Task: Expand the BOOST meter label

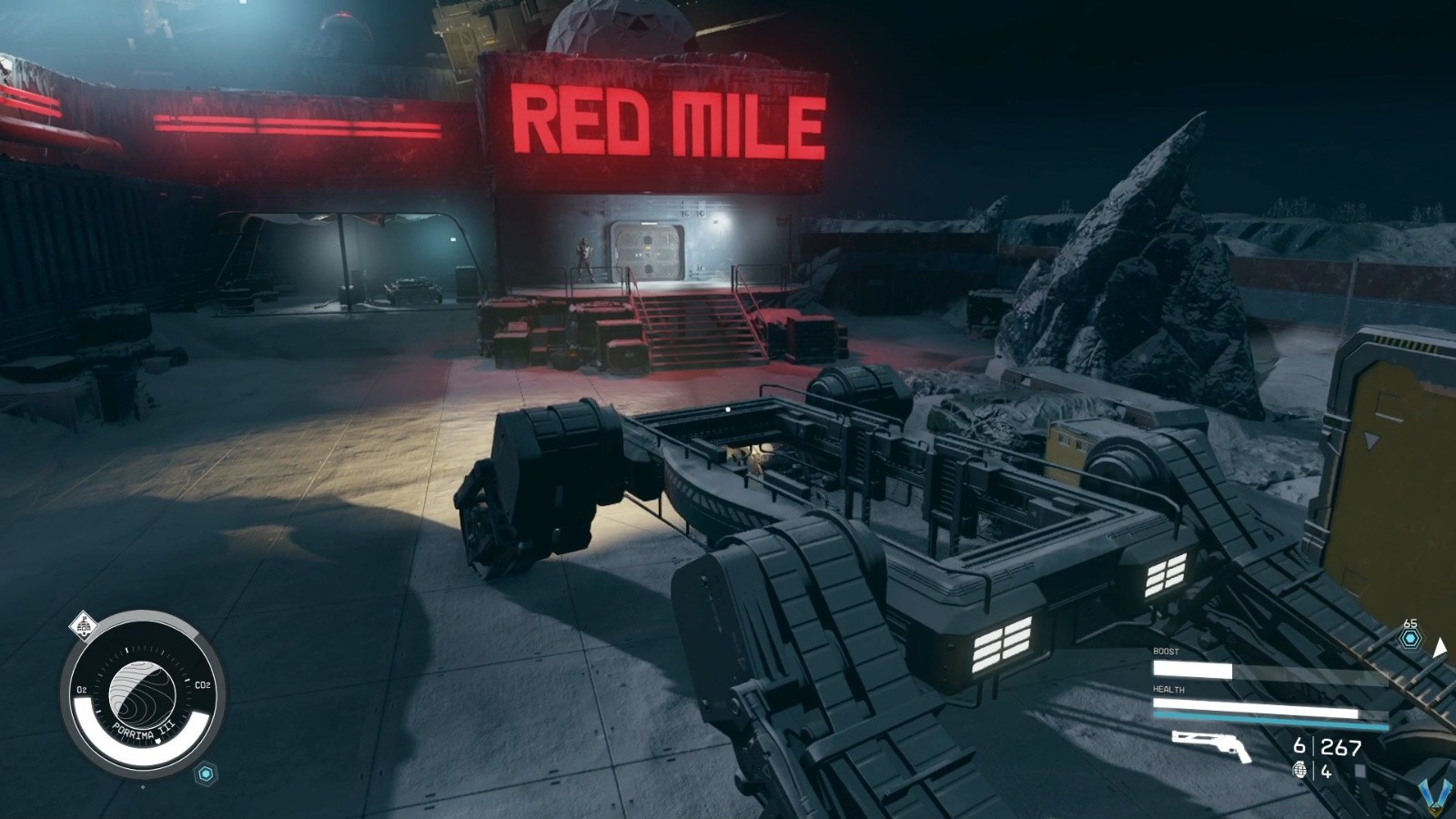Action: click(1166, 652)
